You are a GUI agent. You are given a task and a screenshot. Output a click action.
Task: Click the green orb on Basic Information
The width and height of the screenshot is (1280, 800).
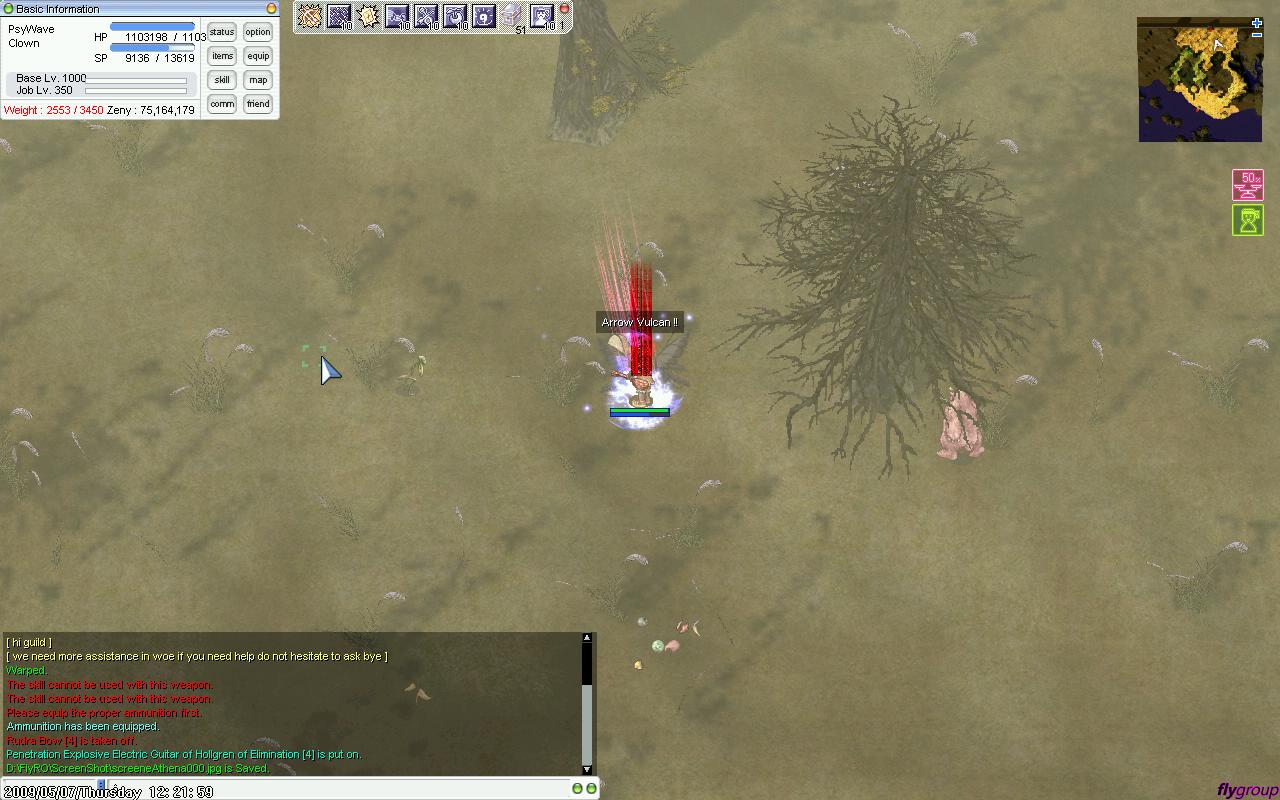tap(9, 9)
